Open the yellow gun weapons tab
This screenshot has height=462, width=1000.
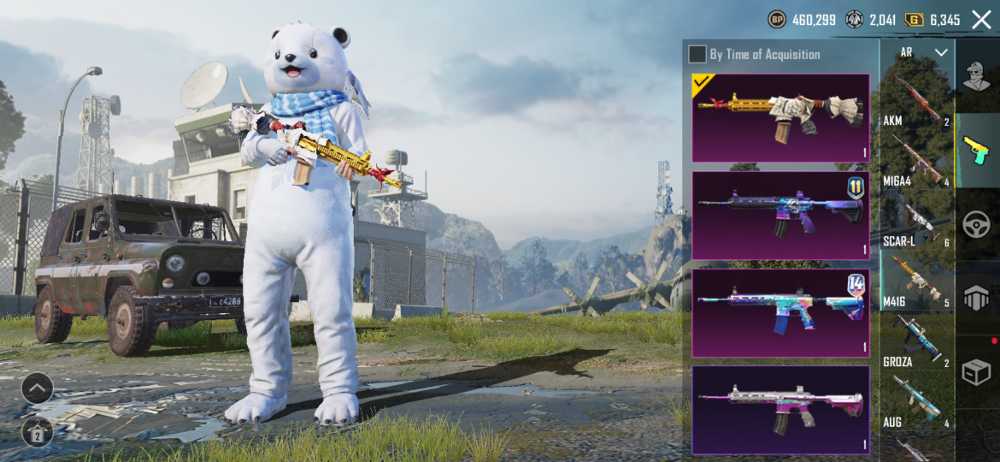tap(977, 150)
